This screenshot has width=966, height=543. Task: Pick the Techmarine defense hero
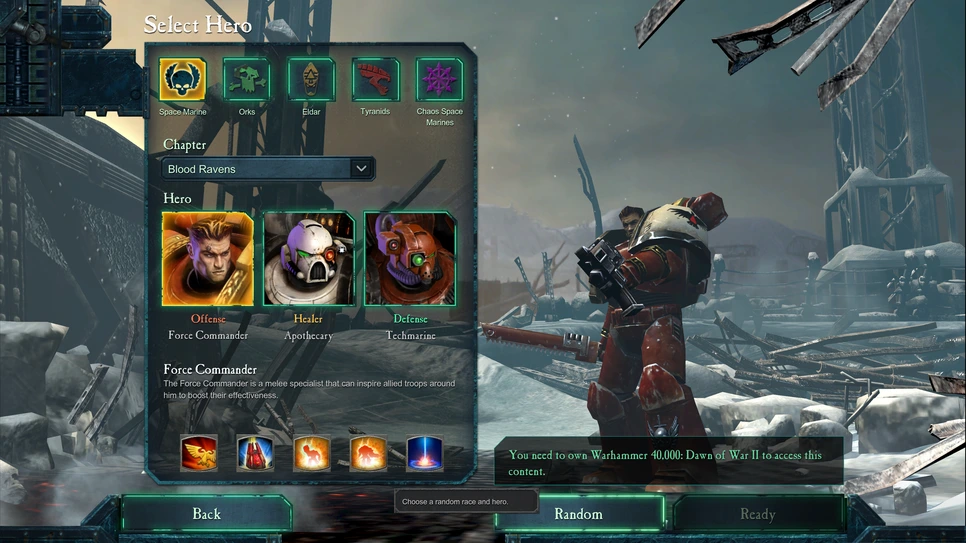point(410,259)
